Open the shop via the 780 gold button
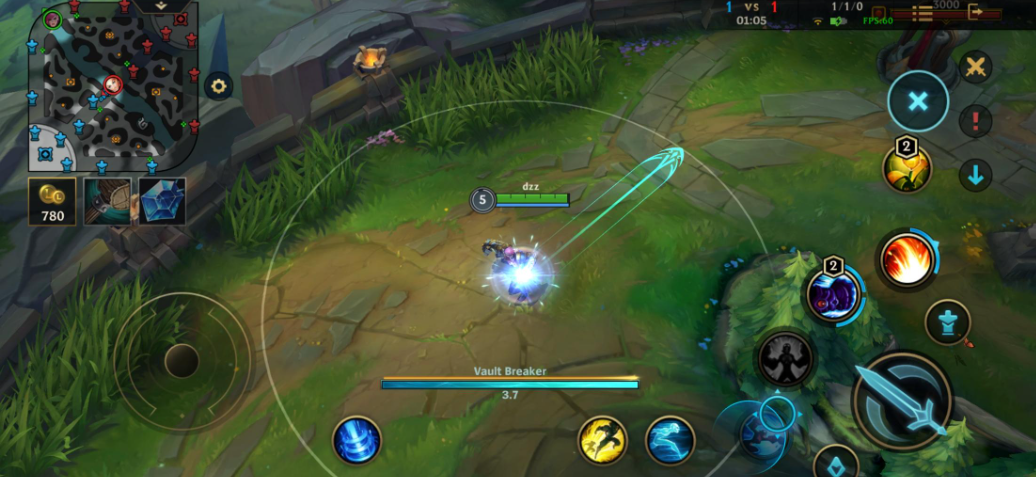 (52, 202)
